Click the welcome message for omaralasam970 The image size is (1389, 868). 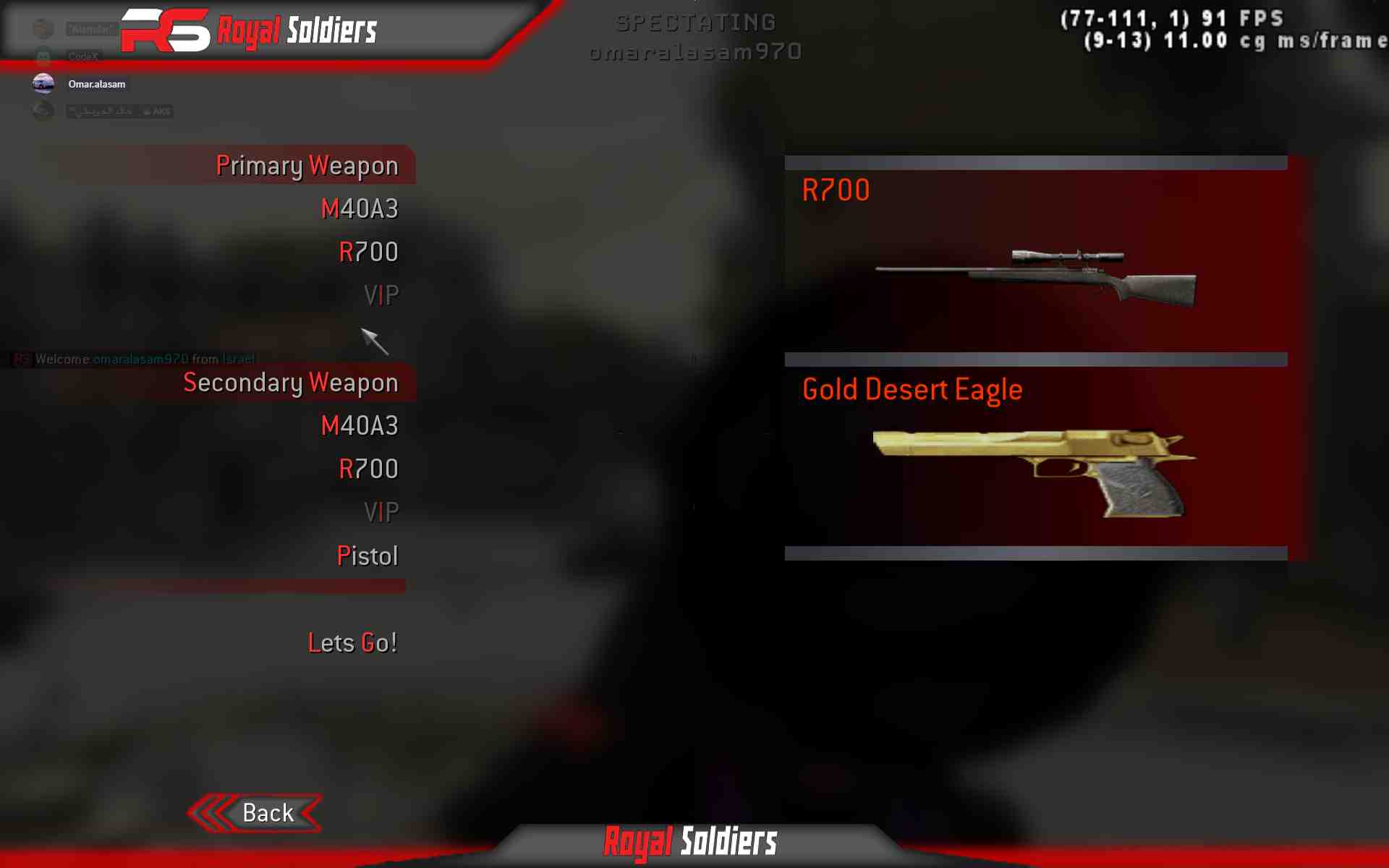[130, 358]
